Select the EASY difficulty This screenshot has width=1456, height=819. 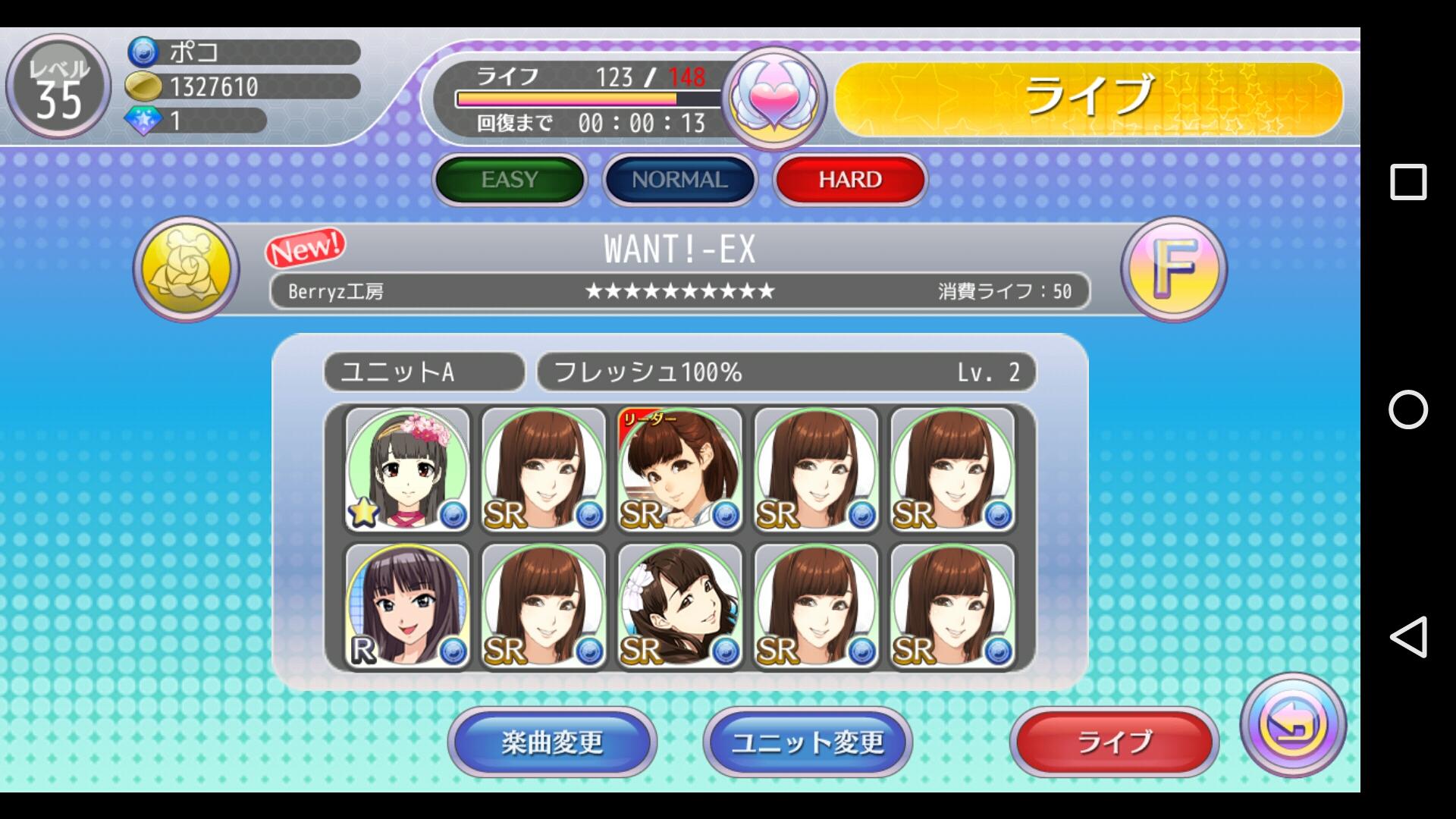click(510, 180)
